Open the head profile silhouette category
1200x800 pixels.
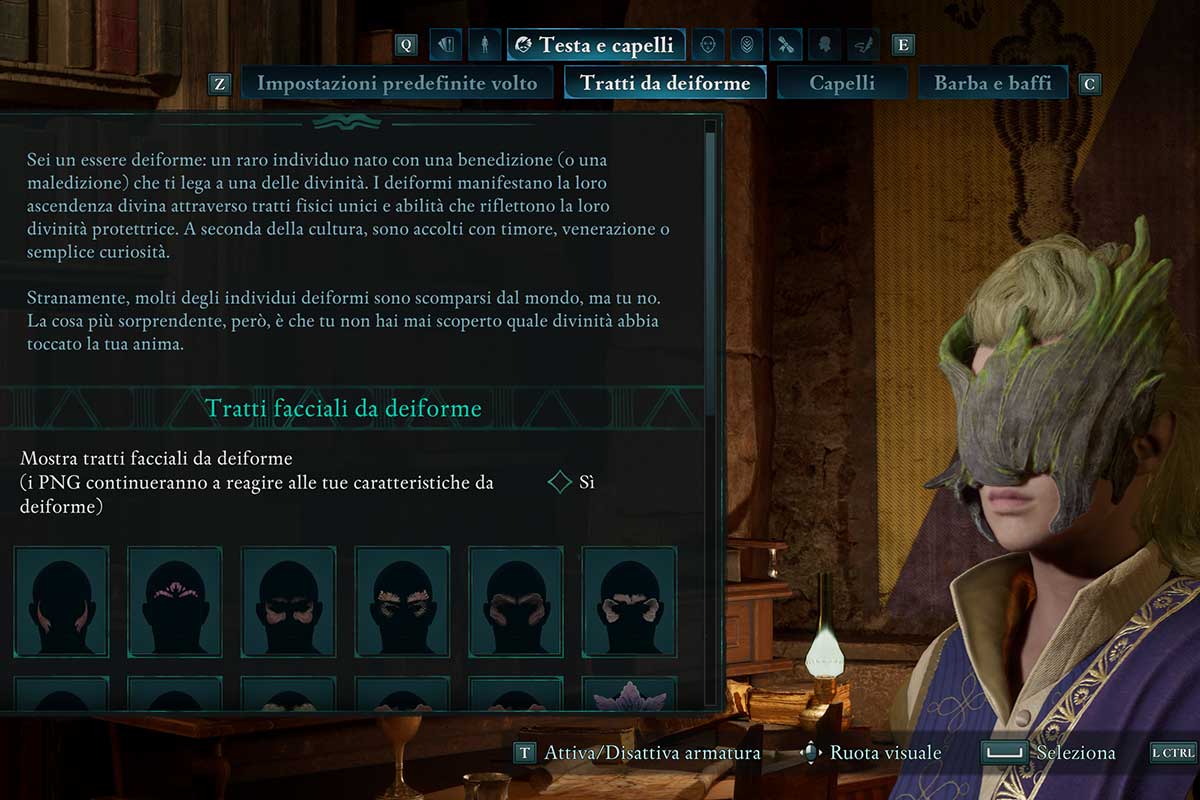(824, 45)
